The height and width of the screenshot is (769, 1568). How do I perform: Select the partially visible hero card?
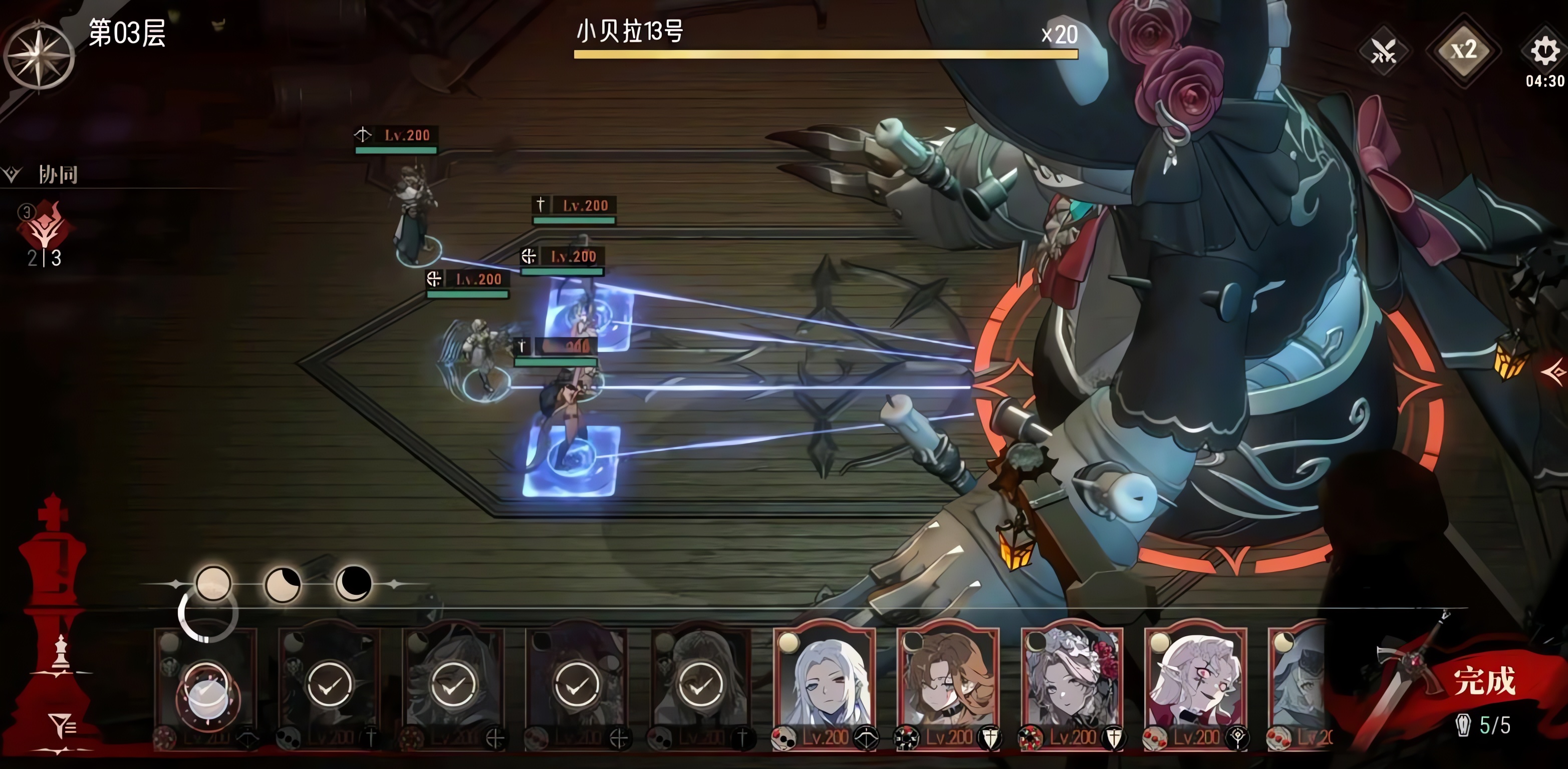click(x=1298, y=684)
